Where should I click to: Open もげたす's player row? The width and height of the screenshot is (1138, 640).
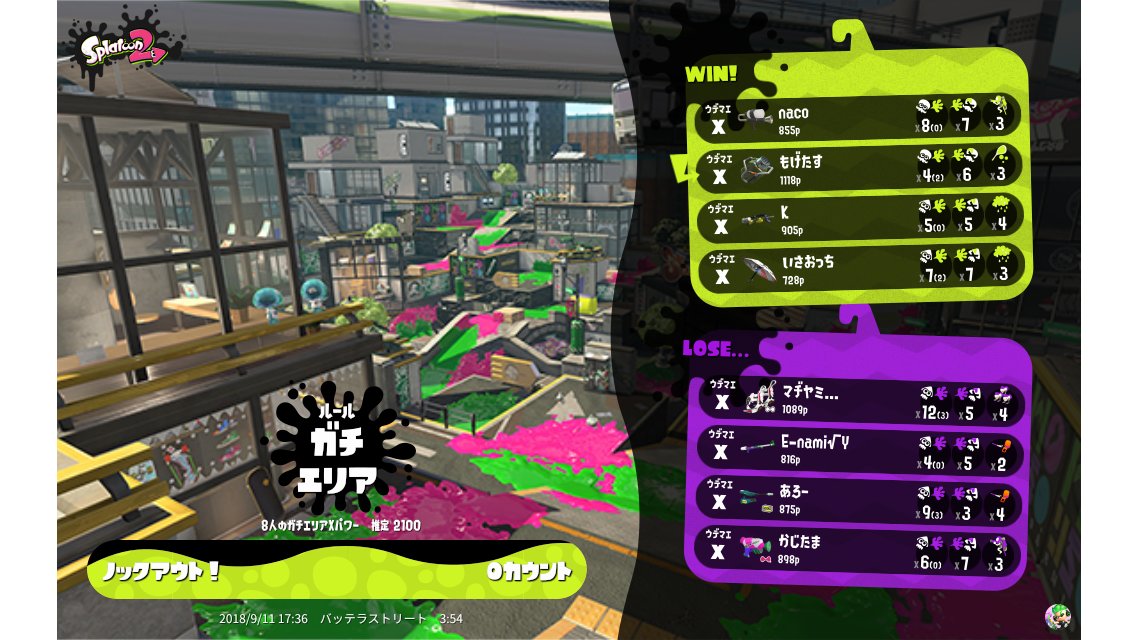pos(858,167)
